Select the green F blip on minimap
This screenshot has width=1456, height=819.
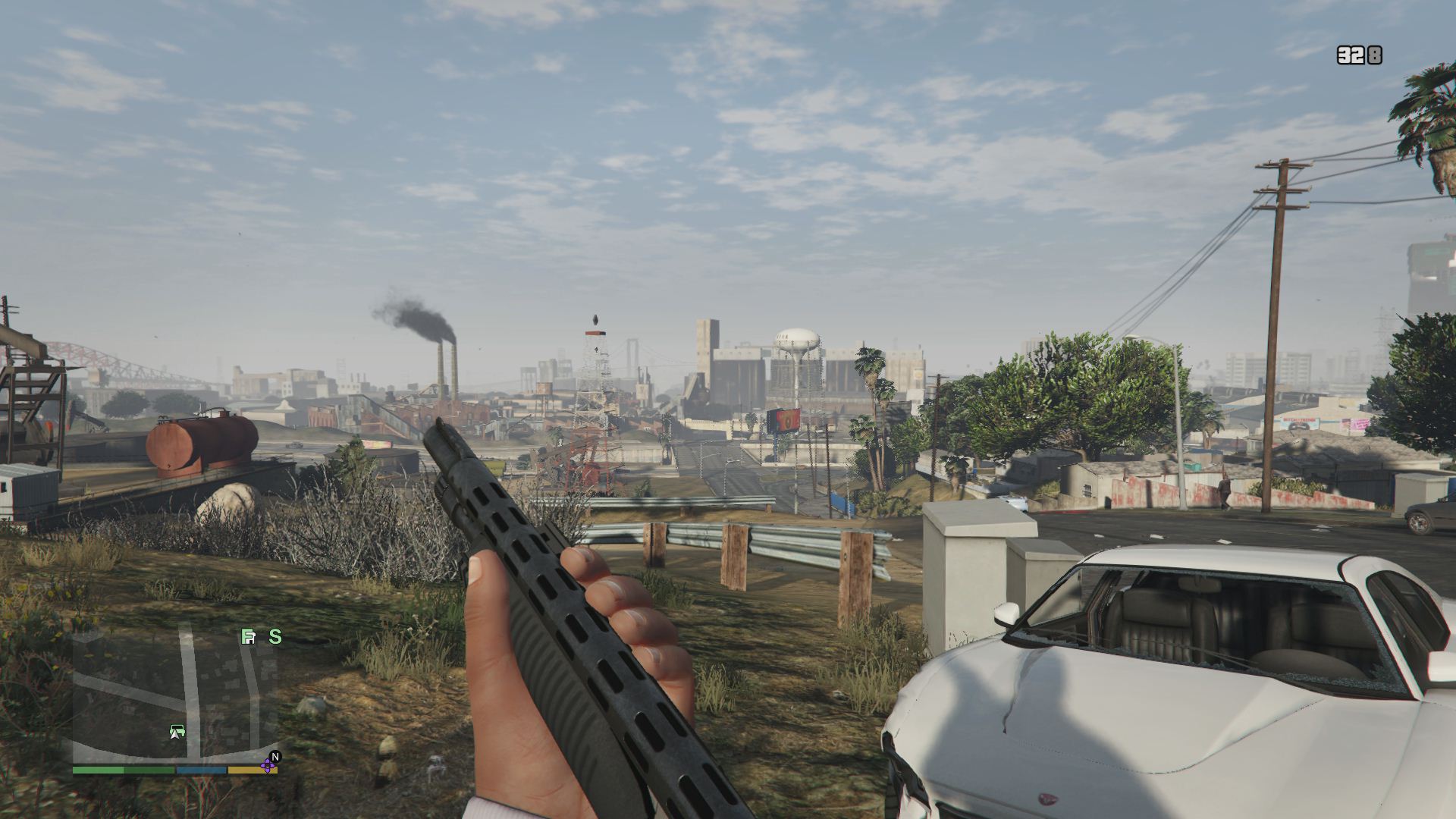point(247,637)
